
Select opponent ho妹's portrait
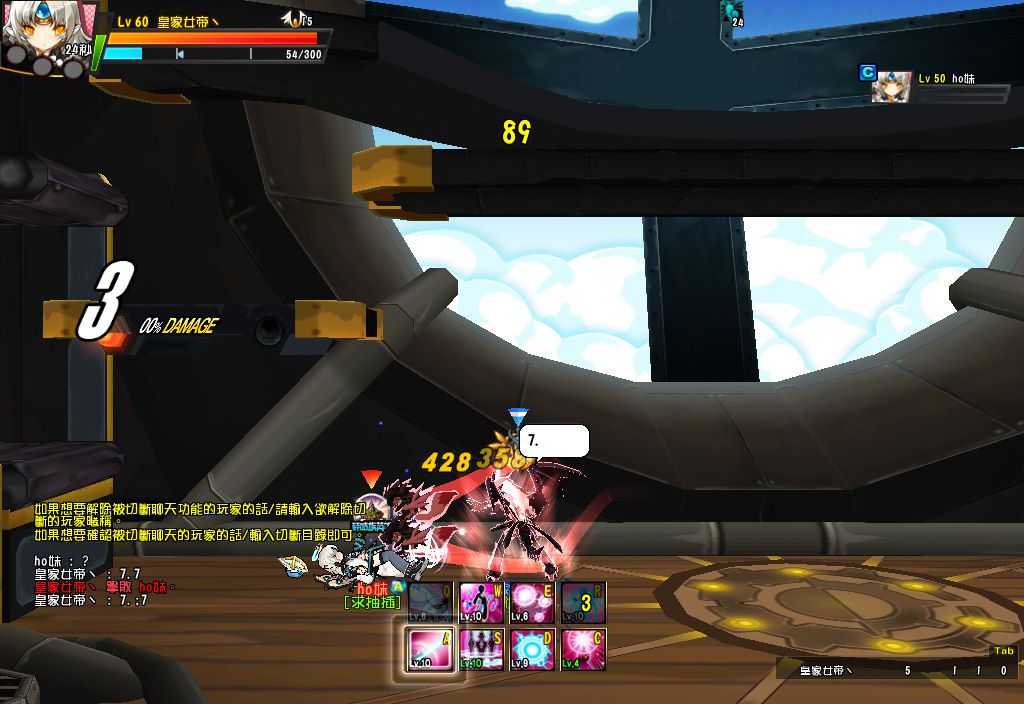891,88
